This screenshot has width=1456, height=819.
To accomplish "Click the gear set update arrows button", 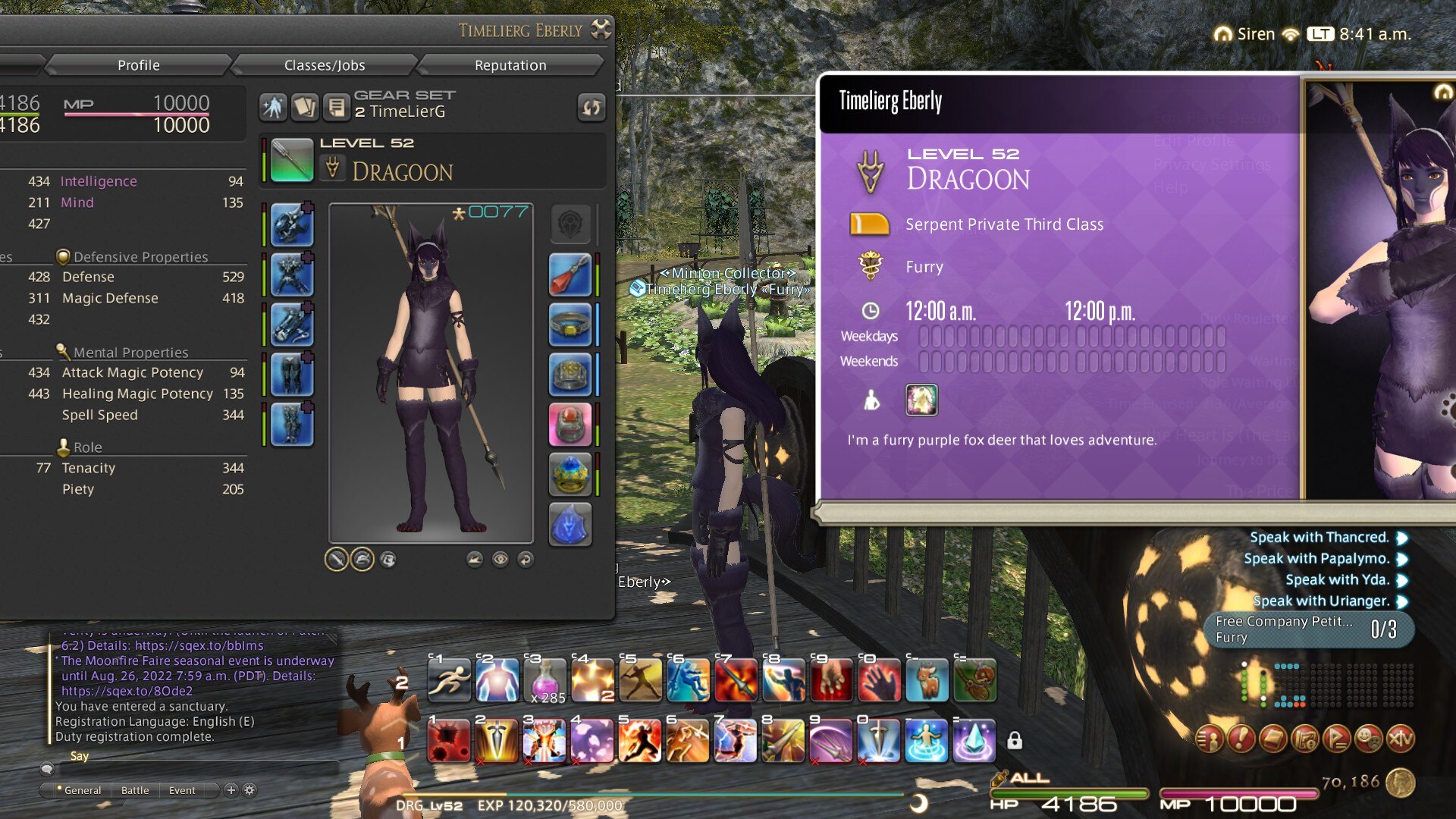I will pos(591,108).
